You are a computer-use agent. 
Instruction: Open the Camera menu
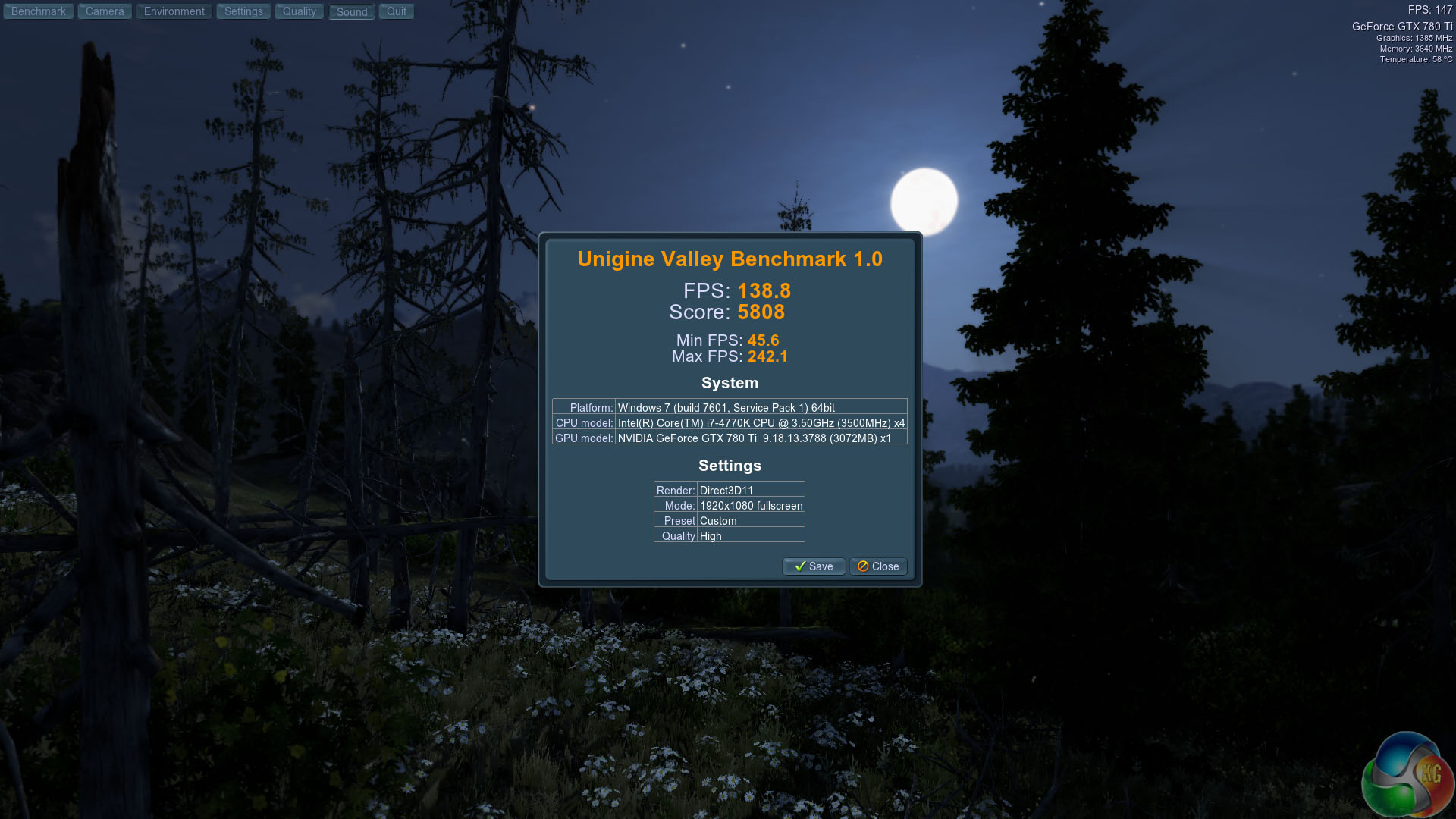pyautogui.click(x=105, y=11)
